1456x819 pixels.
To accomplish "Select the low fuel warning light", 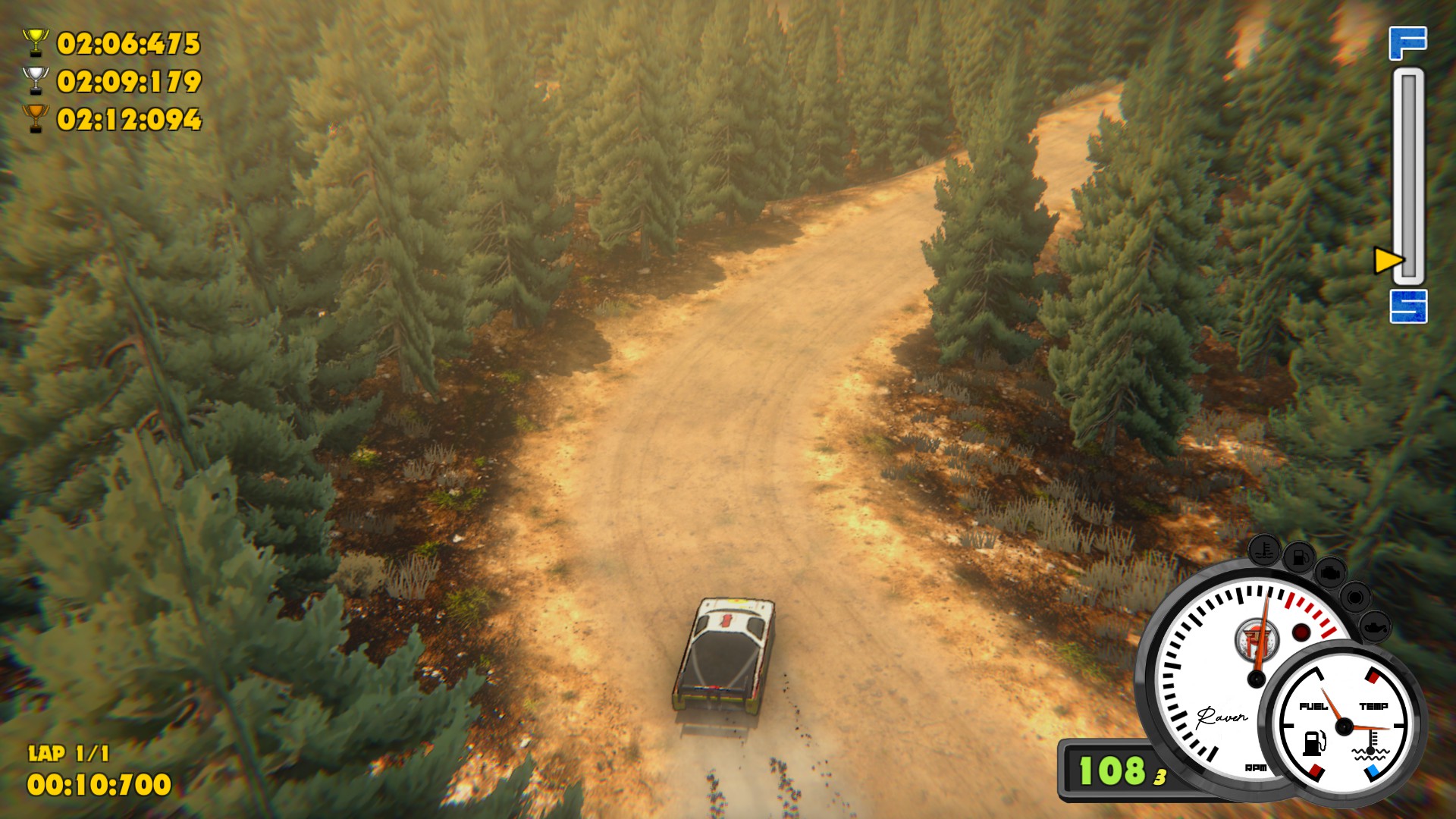I will 1299,557.
